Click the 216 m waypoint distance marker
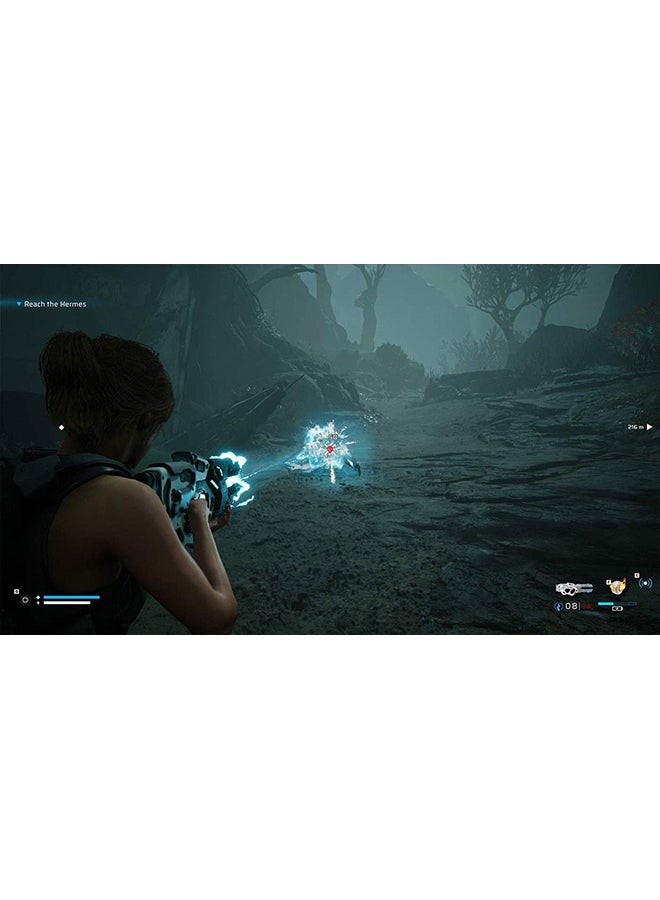Screen dimensions: 660x900 pyautogui.click(x=639, y=427)
